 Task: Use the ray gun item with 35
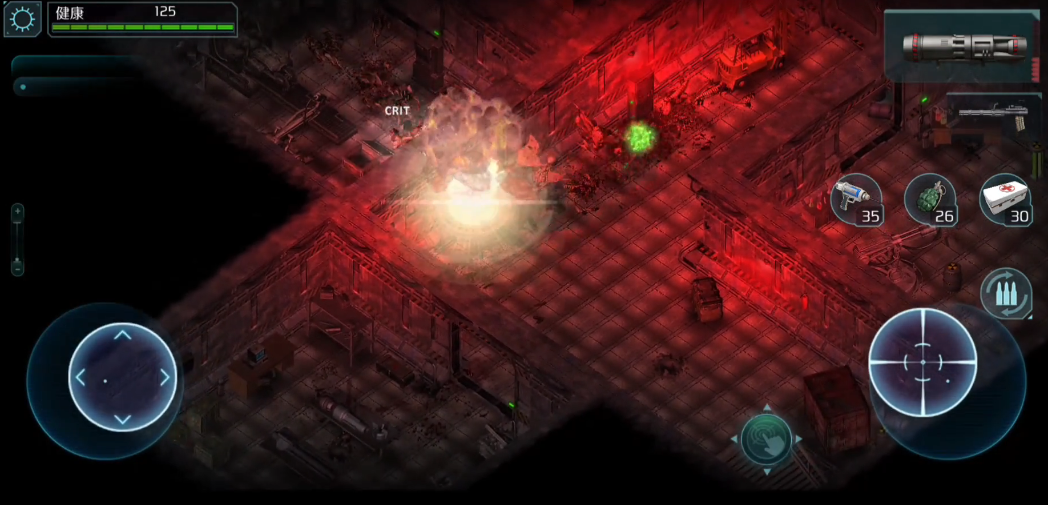pos(856,199)
